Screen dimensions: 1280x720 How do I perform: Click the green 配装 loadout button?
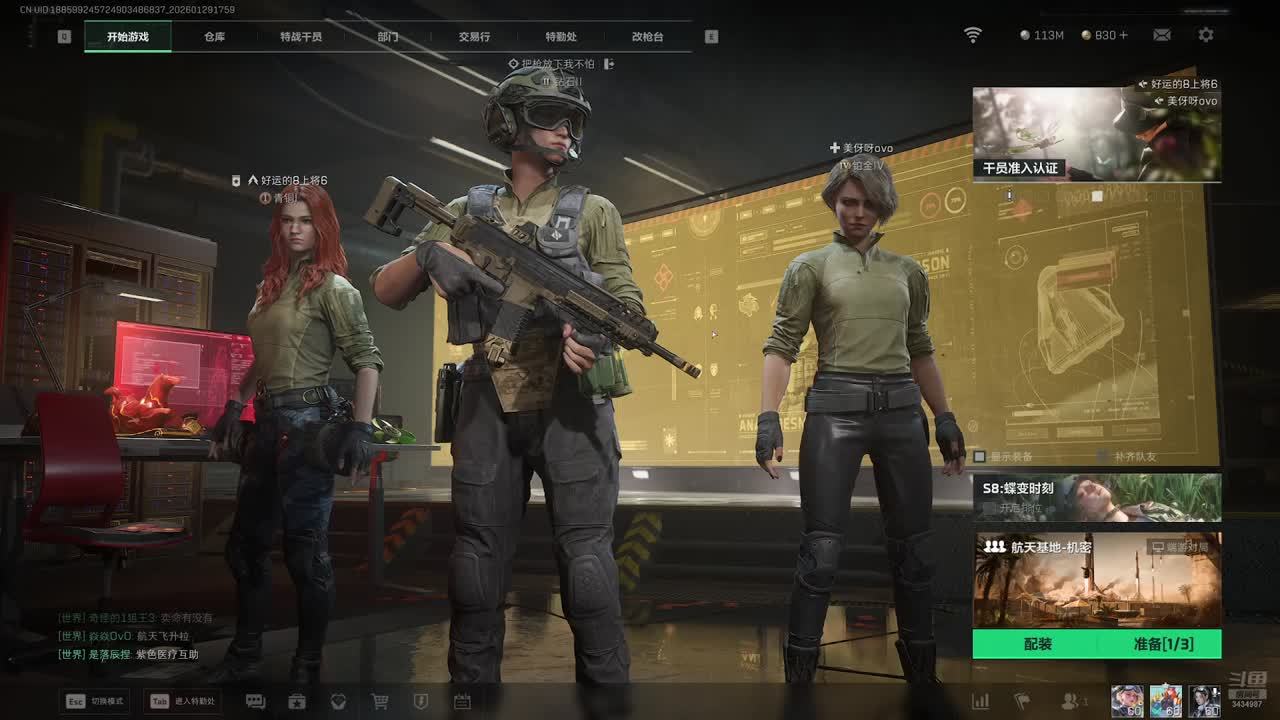1037,644
